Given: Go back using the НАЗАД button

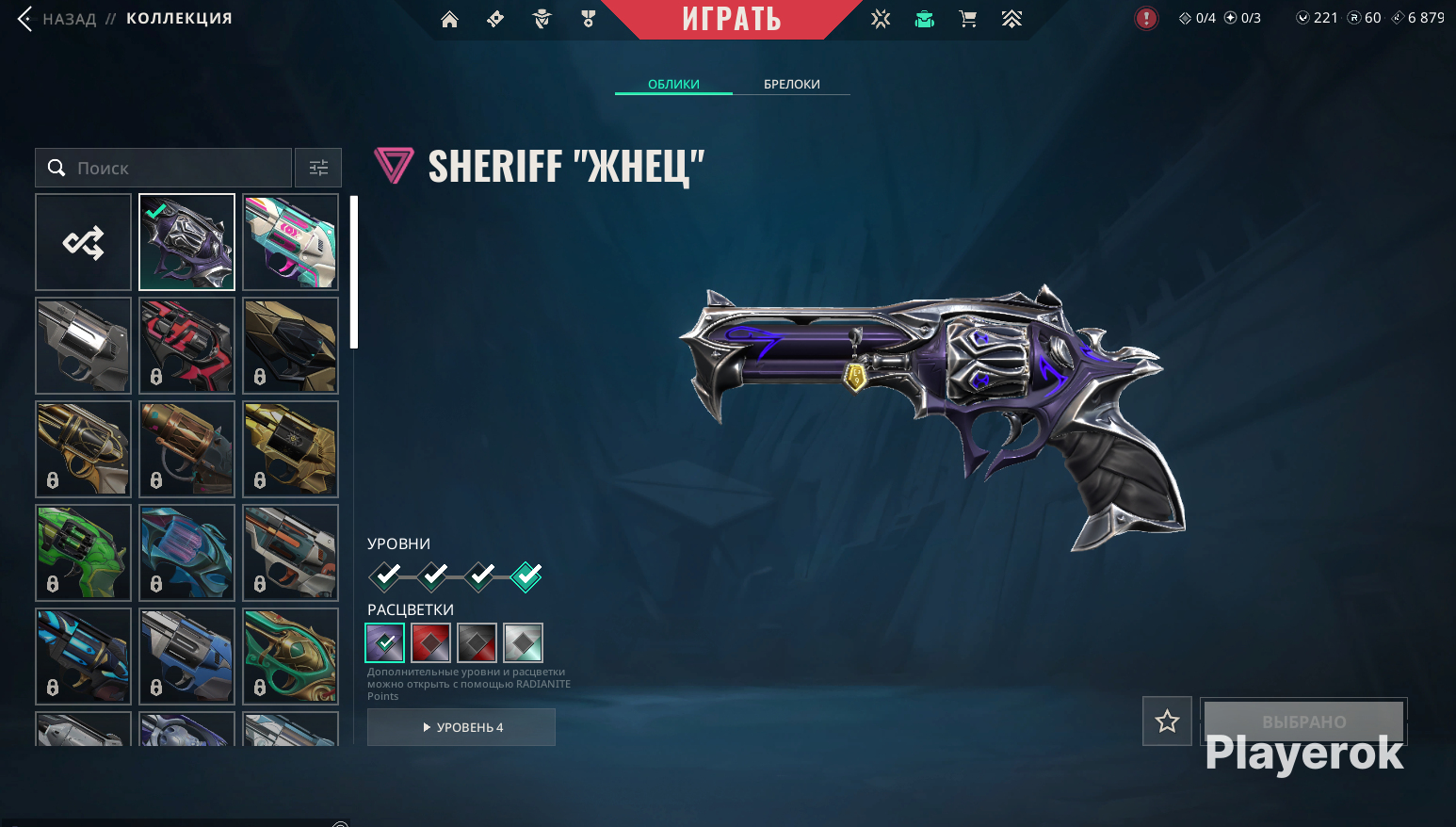Looking at the screenshot, I should [57, 19].
